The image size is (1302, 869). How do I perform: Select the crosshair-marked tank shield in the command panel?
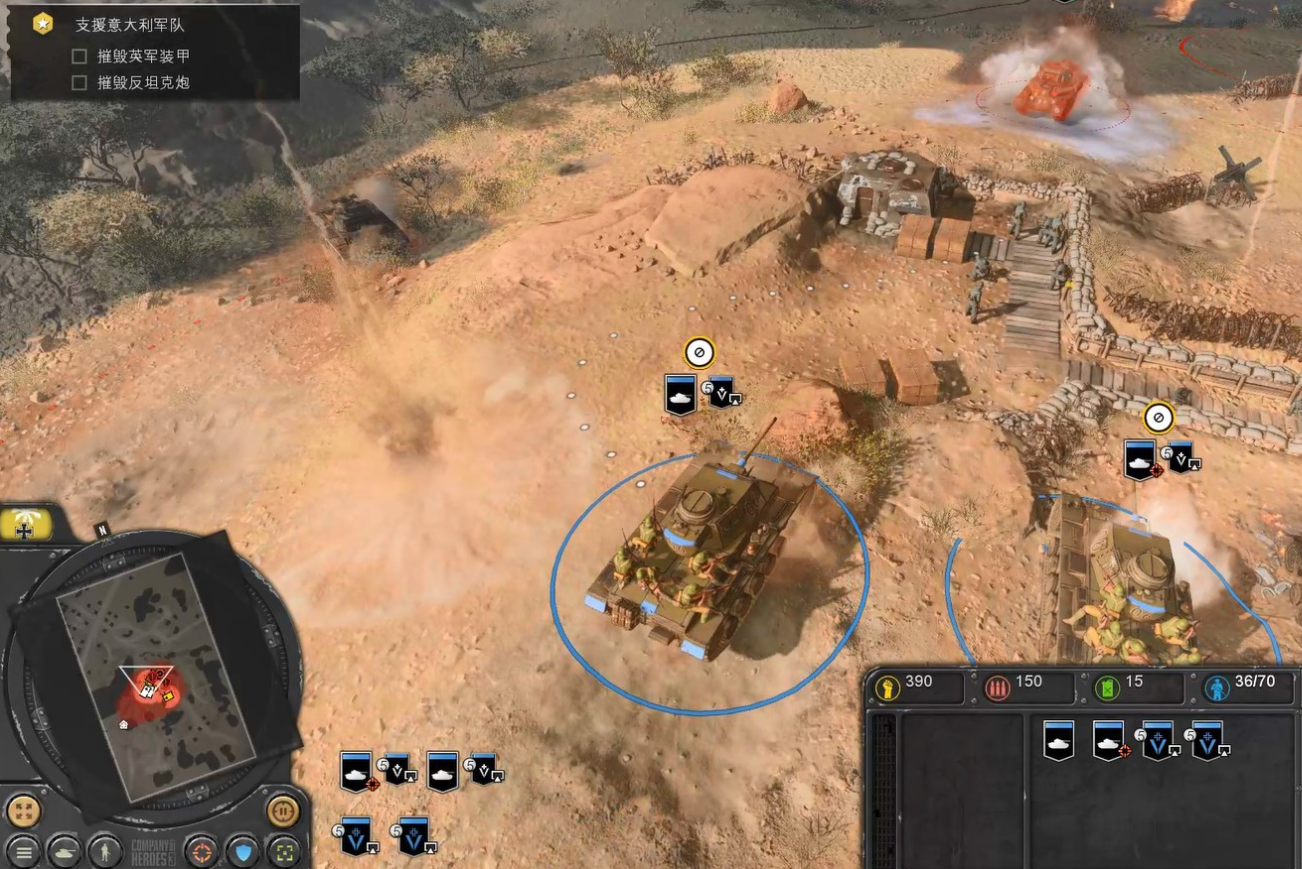coord(1109,740)
